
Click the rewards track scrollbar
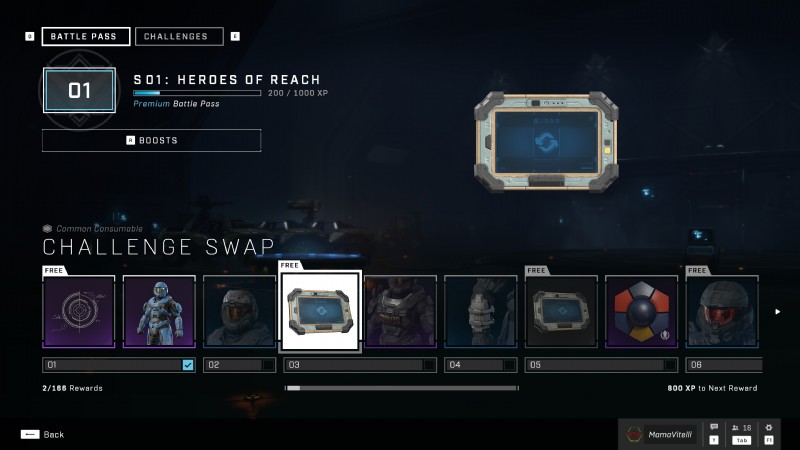tap(401, 388)
